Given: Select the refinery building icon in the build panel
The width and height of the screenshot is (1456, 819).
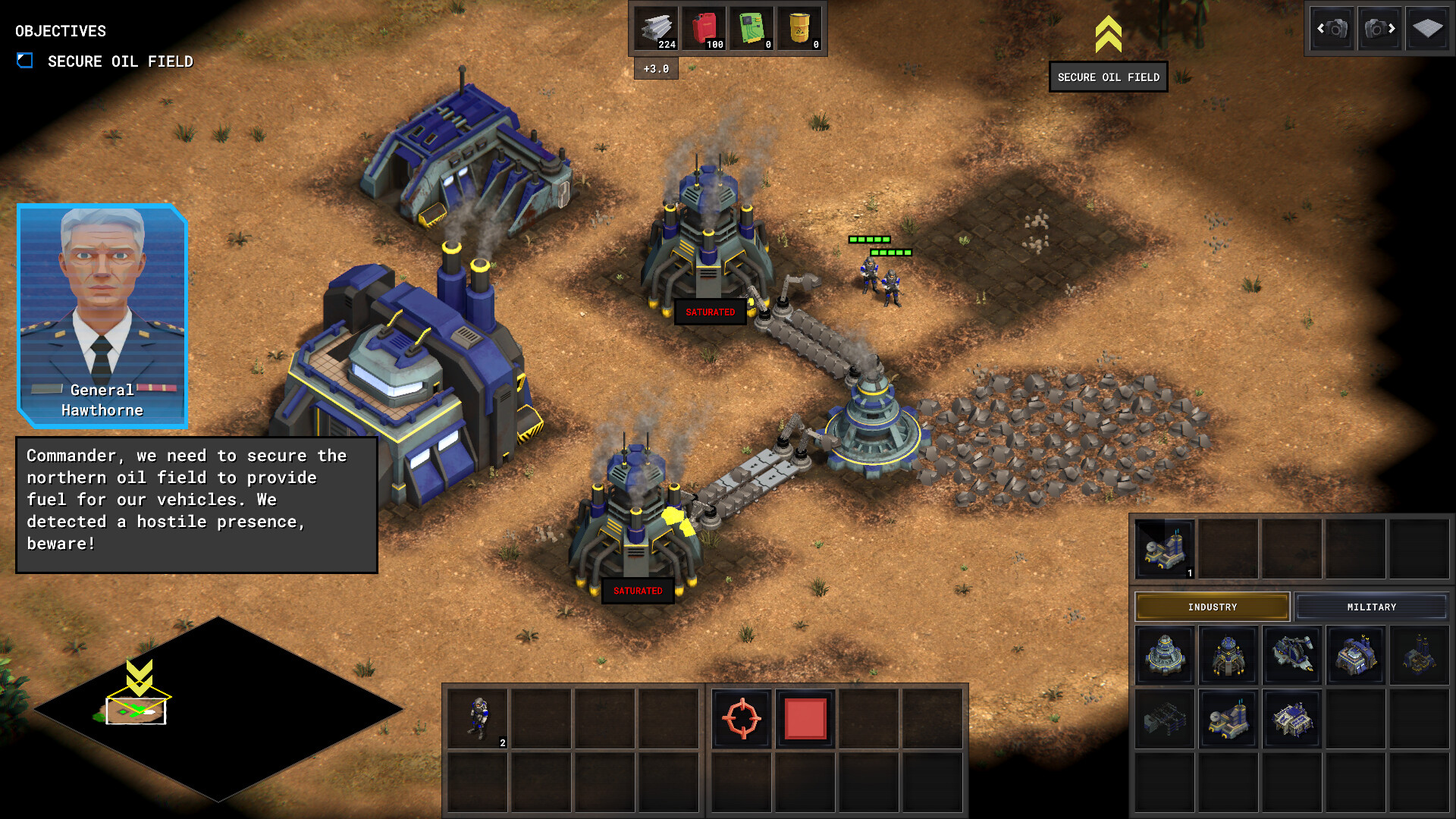Looking at the screenshot, I should coord(1166,656).
